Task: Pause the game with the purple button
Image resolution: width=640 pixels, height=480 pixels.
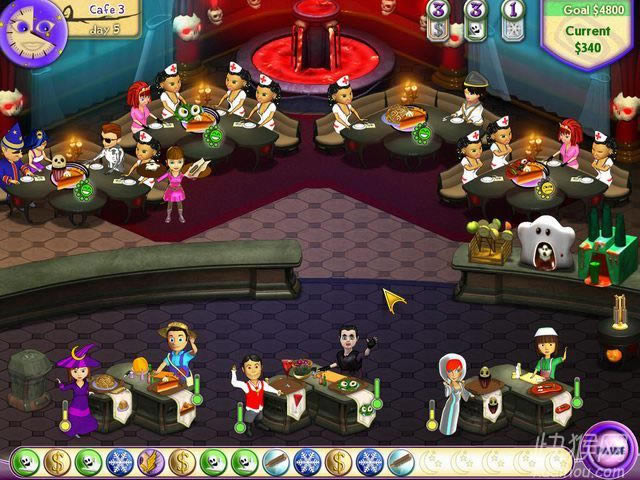Action: [x=607, y=451]
